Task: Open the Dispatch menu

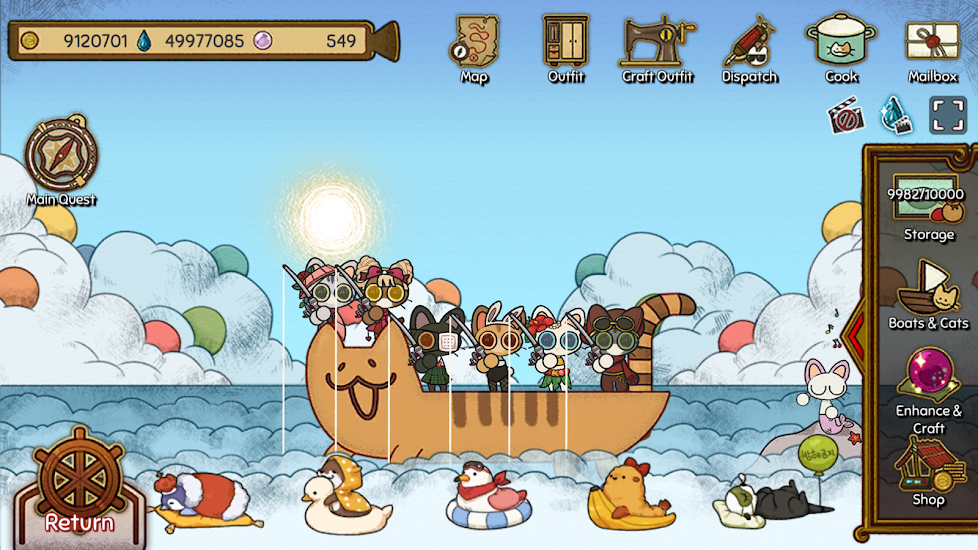Action: pyautogui.click(x=750, y=46)
